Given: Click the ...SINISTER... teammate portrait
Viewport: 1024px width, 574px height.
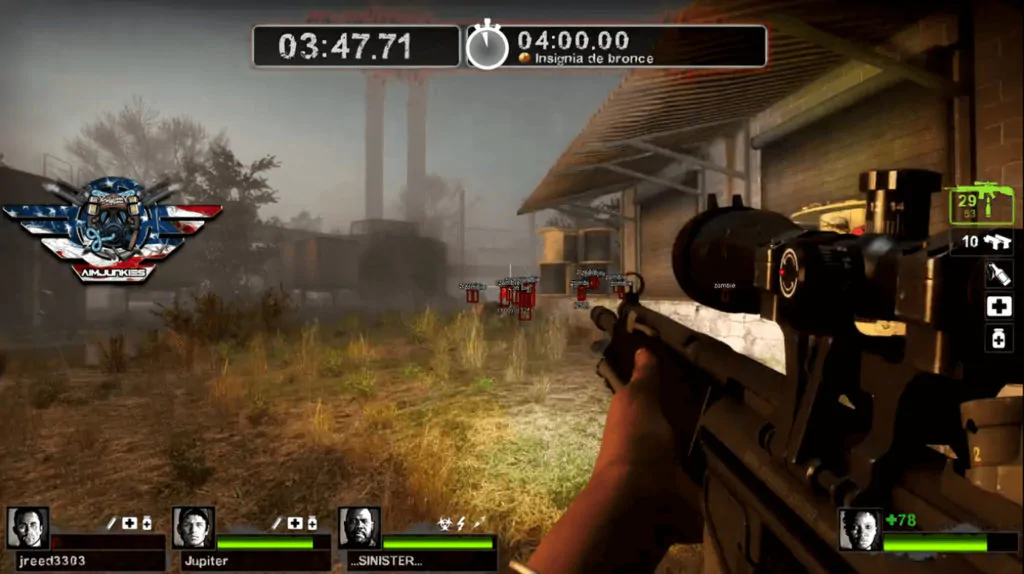Looking at the screenshot, I should pos(359,527).
